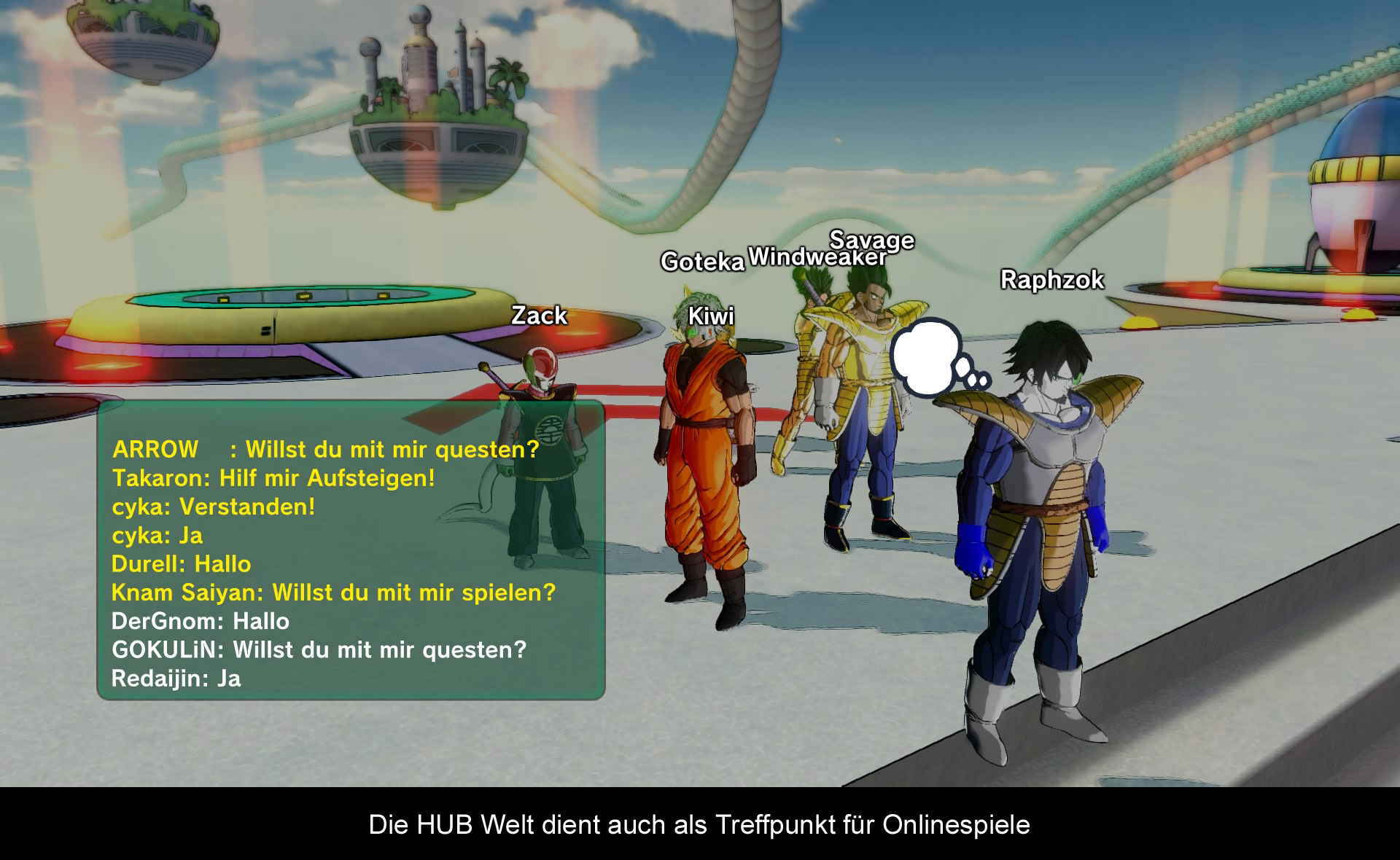1400x860 pixels.
Task: Select GOKULiN's quest request in chat
Action: tap(319, 649)
